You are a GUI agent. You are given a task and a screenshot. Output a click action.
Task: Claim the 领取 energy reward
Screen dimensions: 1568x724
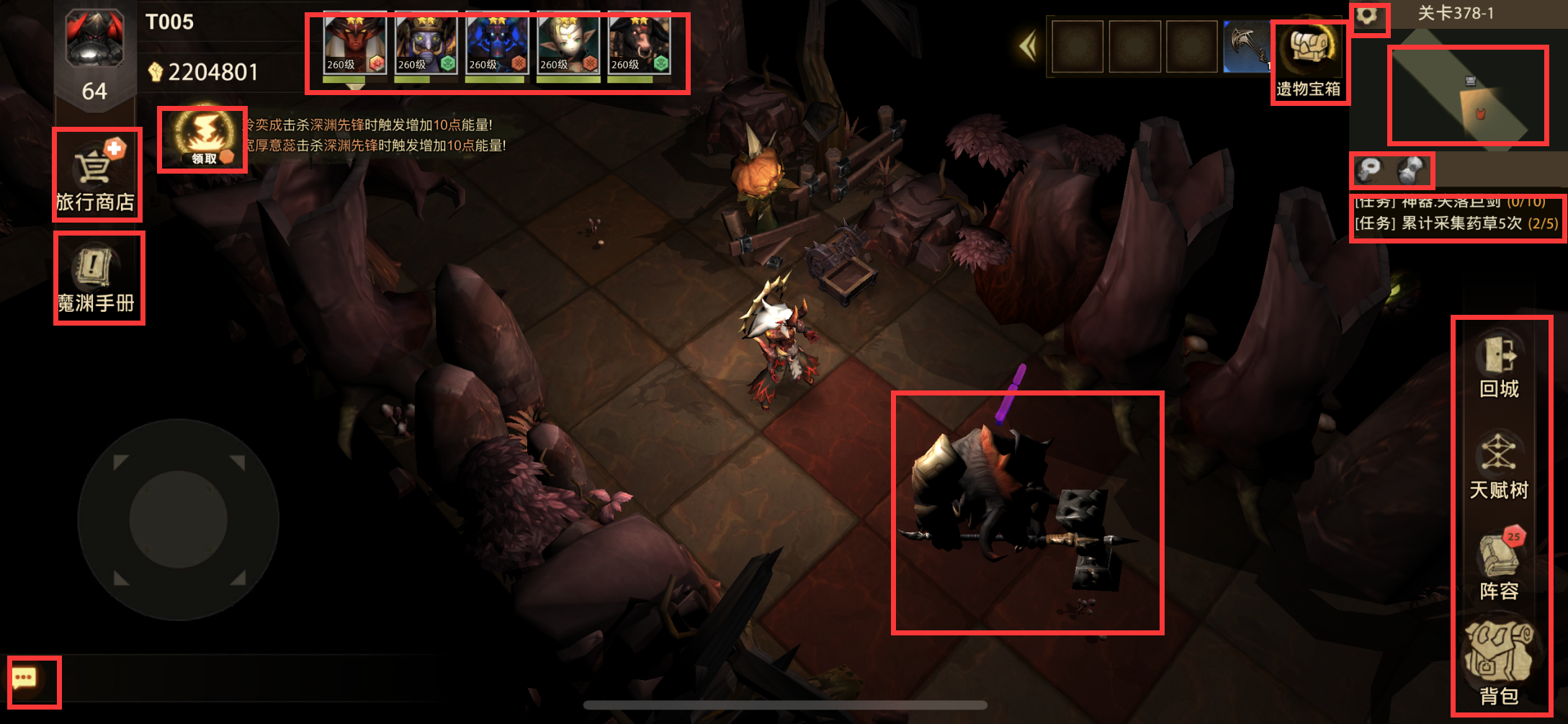[x=202, y=140]
